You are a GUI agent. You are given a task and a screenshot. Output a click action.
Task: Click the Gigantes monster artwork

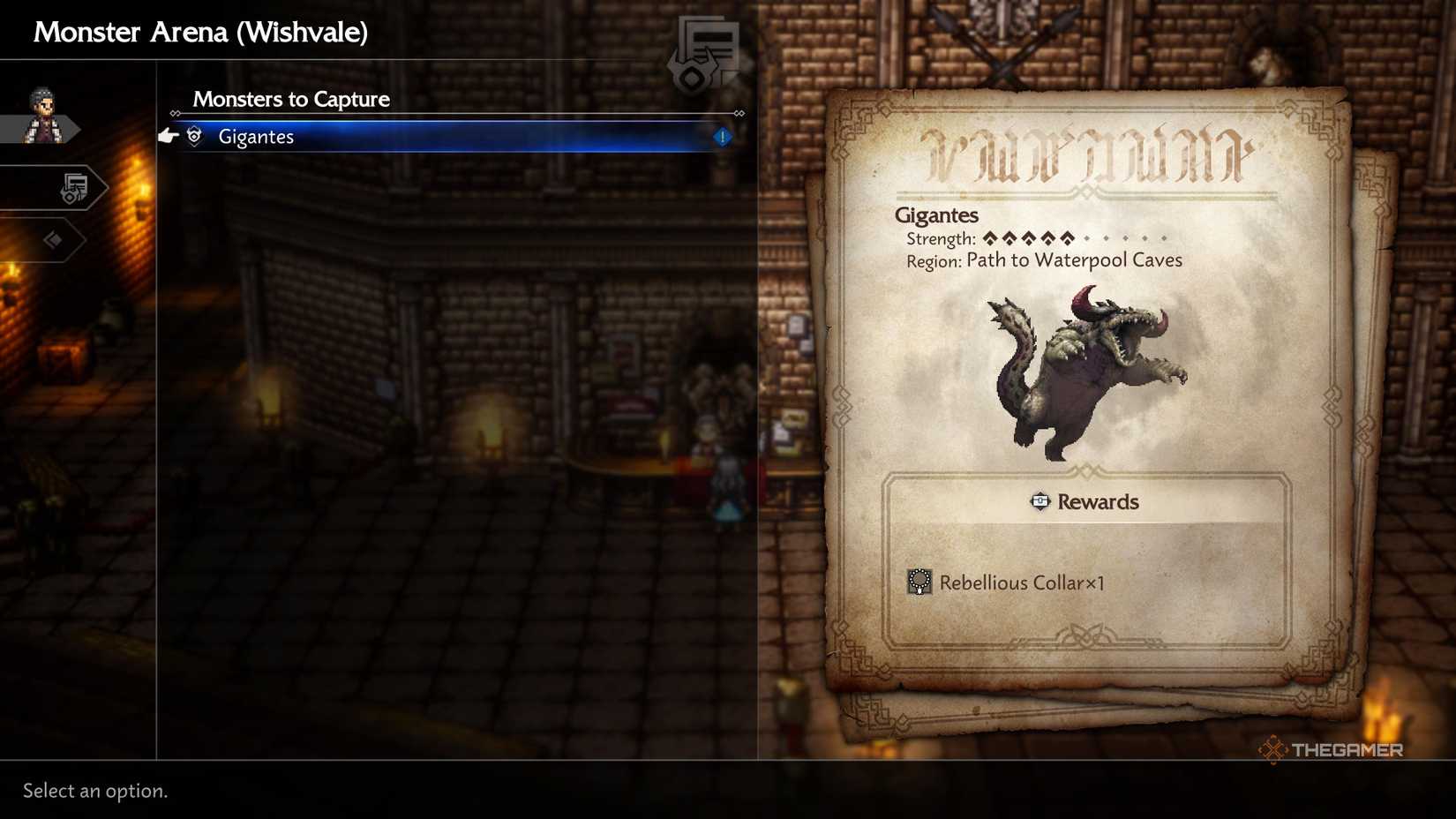tap(1085, 371)
